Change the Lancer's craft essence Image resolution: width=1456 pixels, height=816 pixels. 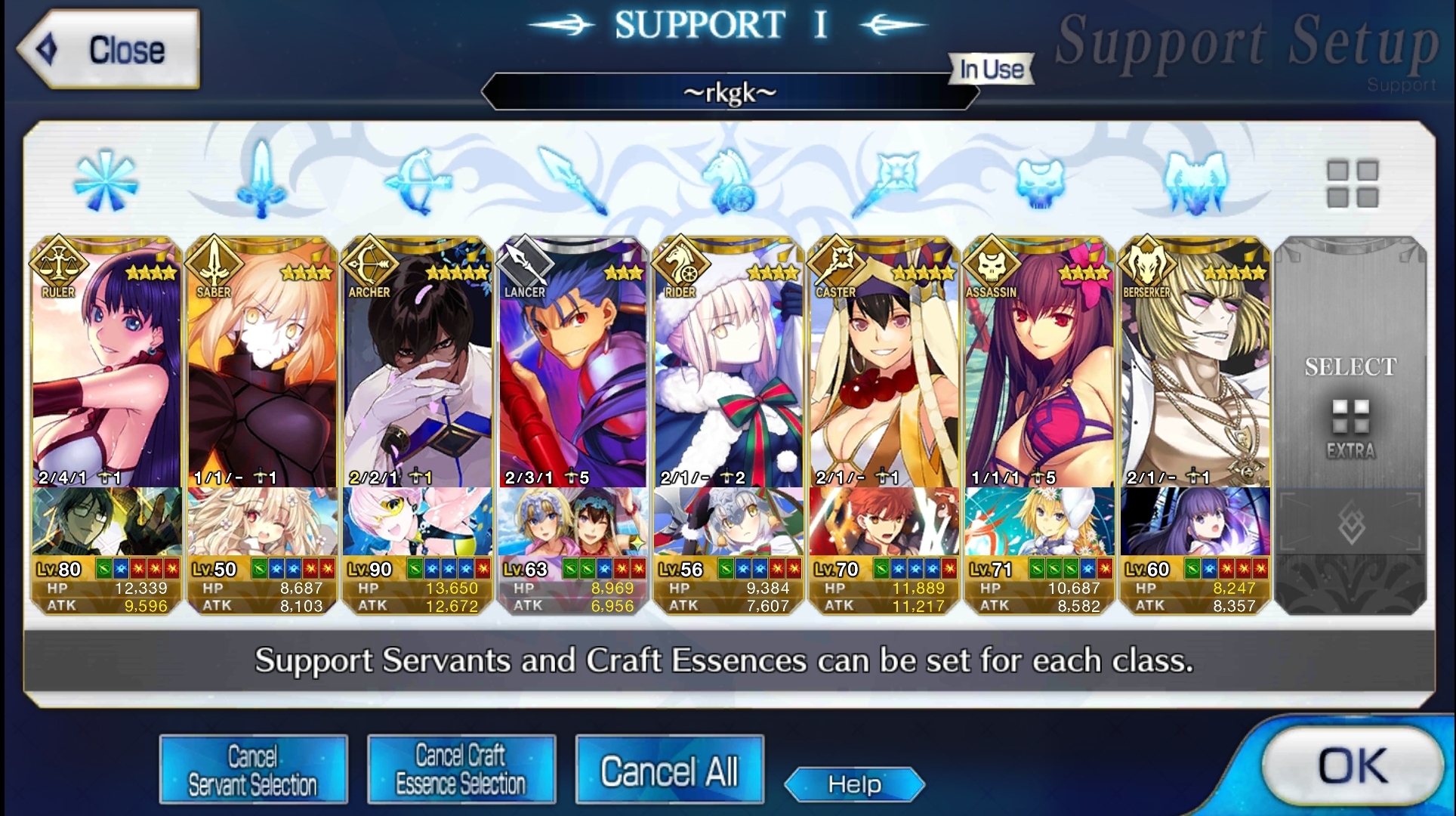[573, 523]
